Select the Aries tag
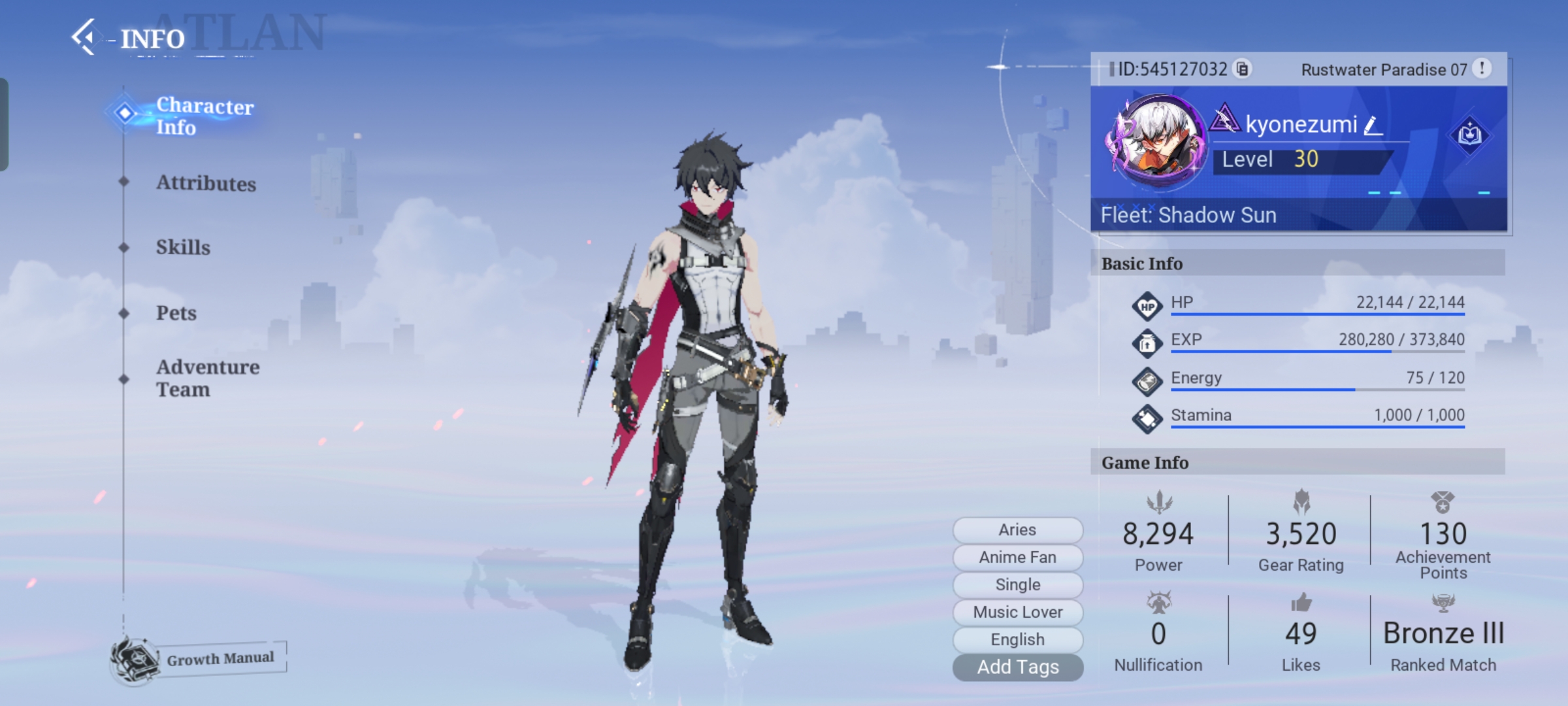The width and height of the screenshot is (1568, 706). [x=1017, y=529]
